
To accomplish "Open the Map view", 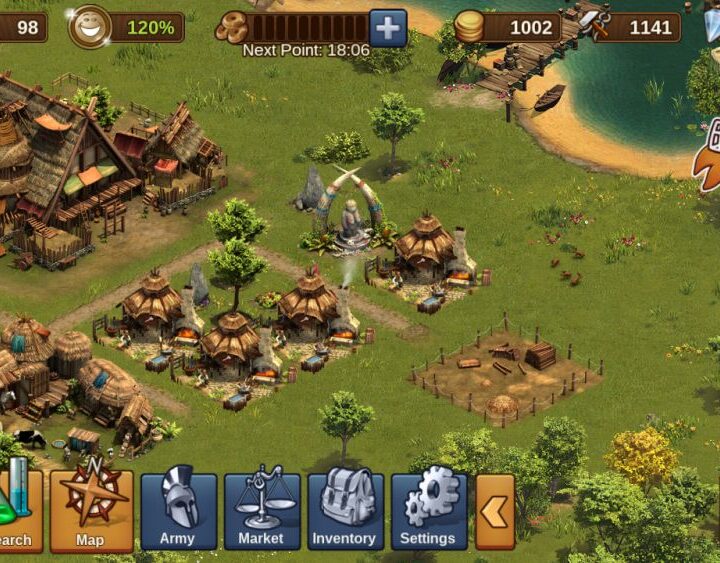I will point(91,510).
